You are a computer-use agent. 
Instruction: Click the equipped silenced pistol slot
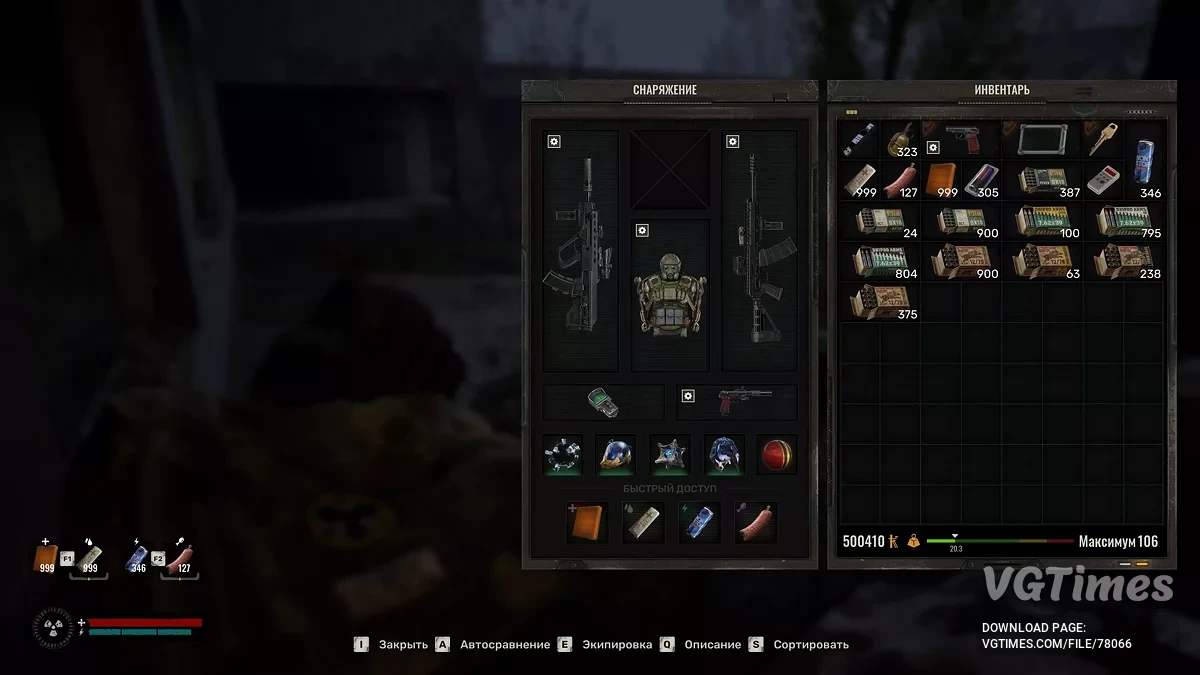[737, 402]
